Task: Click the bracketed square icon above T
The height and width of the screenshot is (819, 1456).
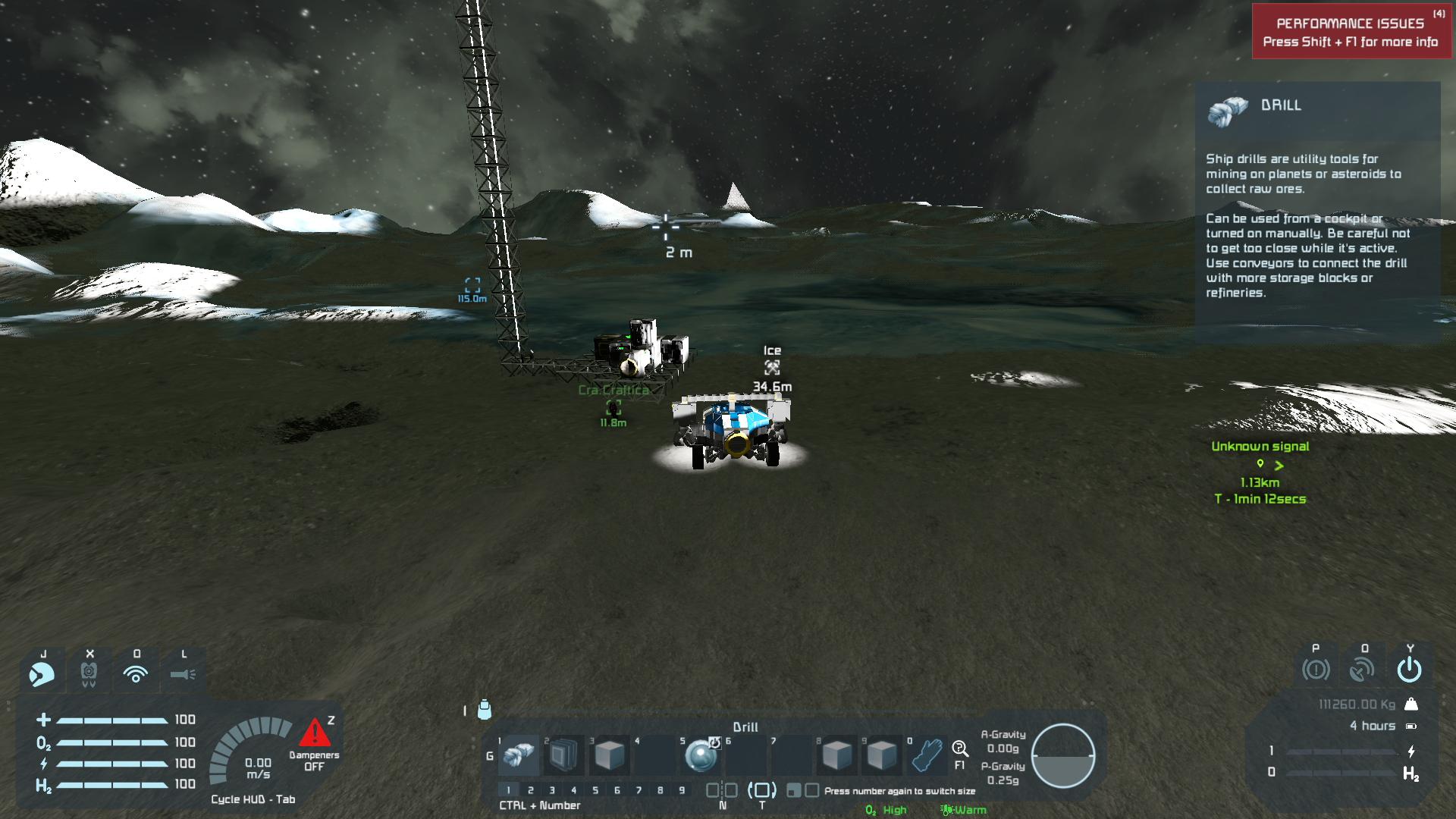Action: point(762,790)
